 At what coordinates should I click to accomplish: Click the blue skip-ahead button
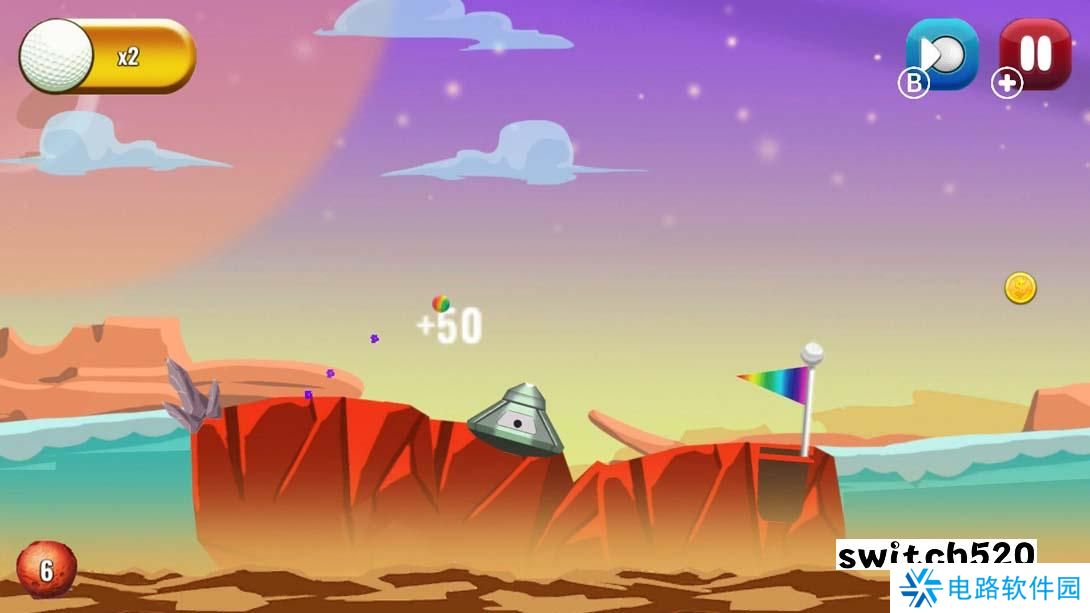click(943, 54)
